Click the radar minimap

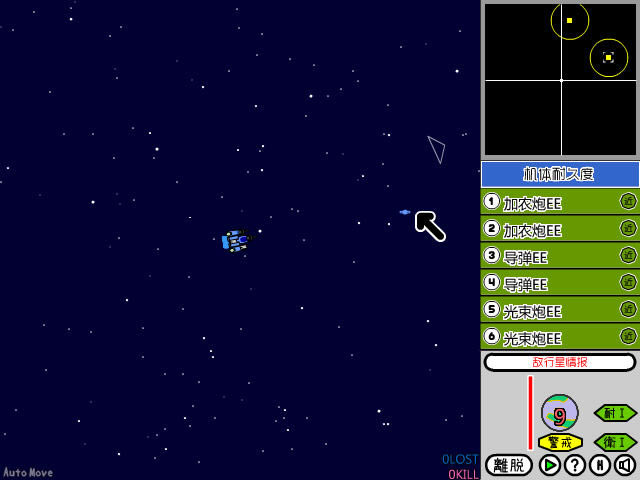(x=560, y=79)
